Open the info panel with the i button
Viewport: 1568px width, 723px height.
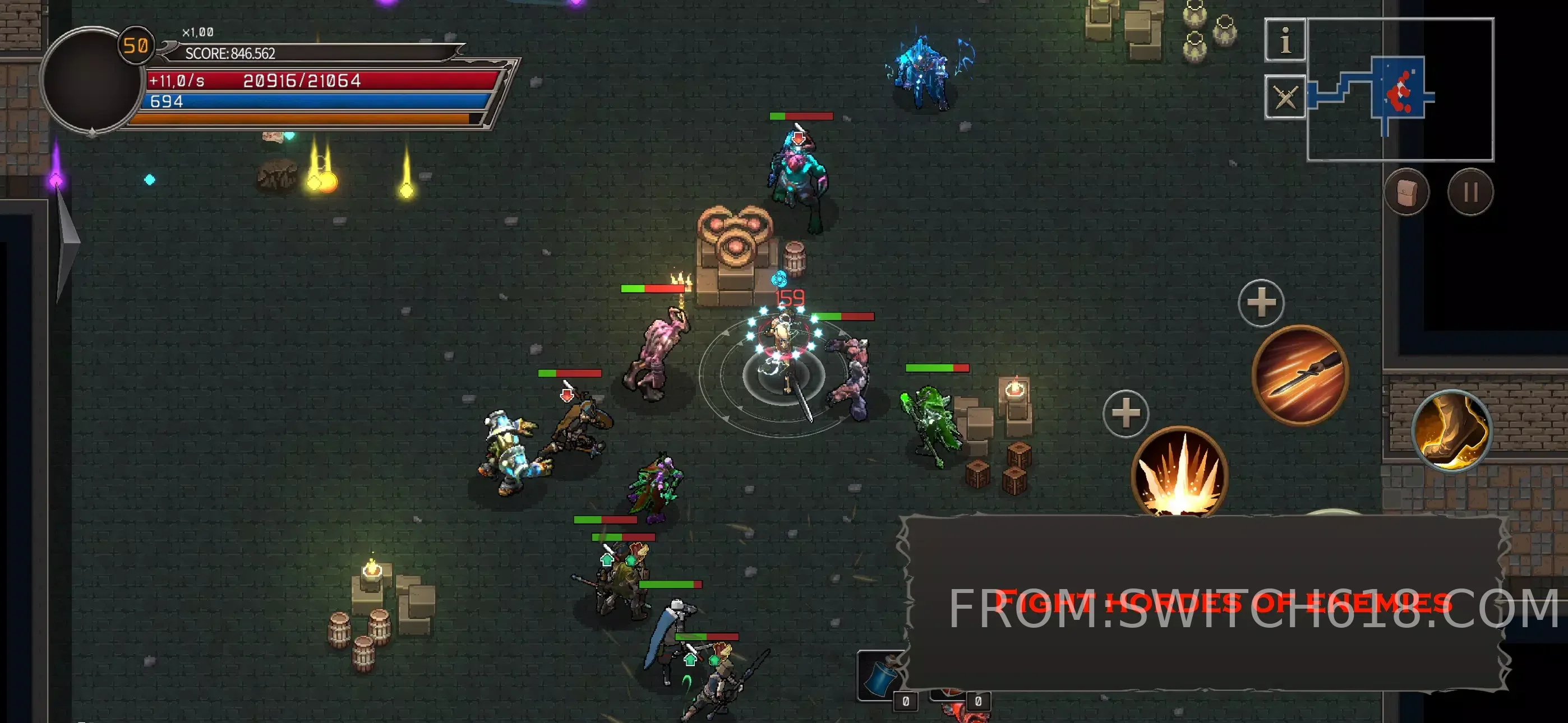click(1284, 40)
